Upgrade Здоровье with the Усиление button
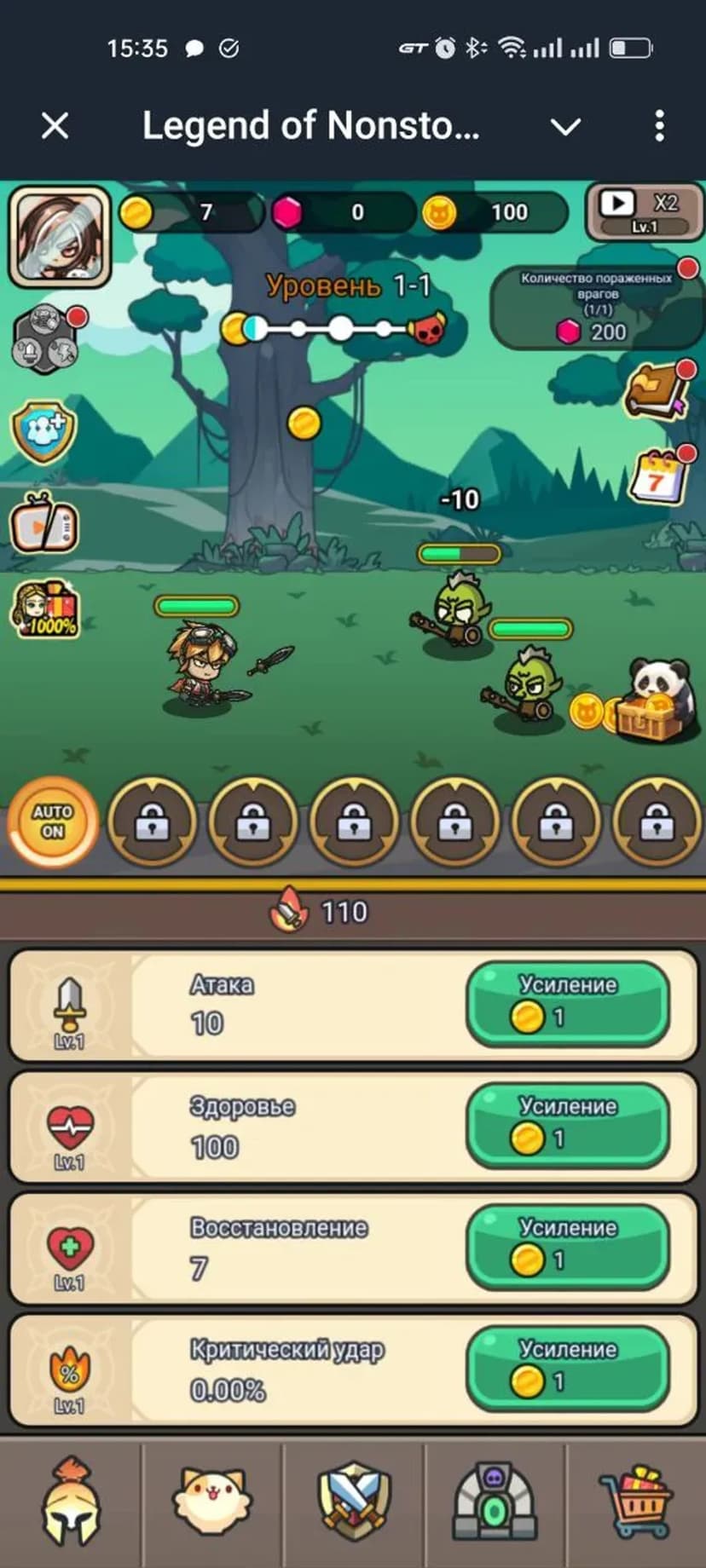 567,1125
